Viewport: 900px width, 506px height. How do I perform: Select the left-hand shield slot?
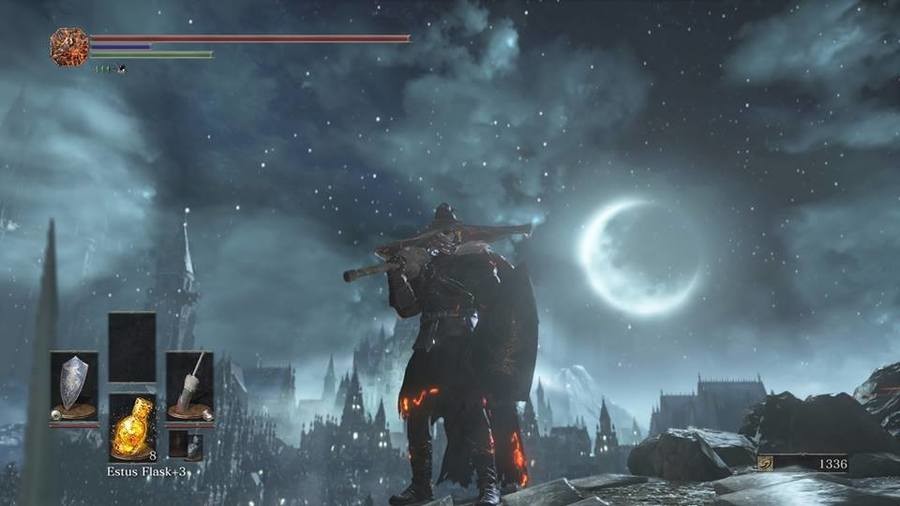(74, 386)
